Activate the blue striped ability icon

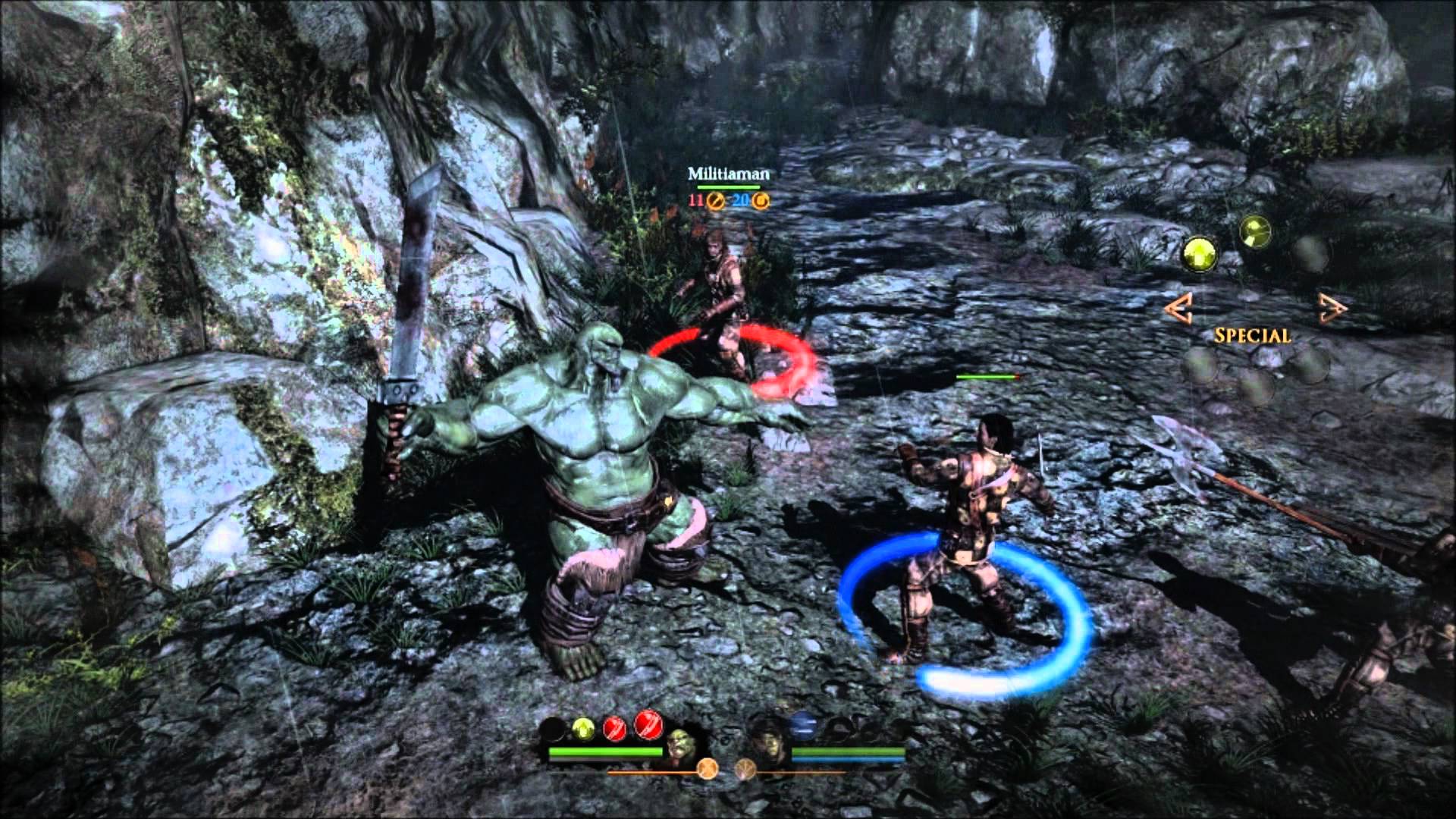pyautogui.click(x=802, y=726)
